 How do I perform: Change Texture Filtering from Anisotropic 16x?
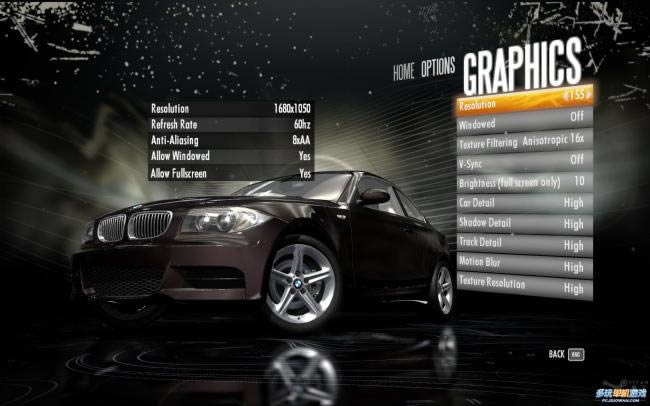pyautogui.click(x=520, y=143)
